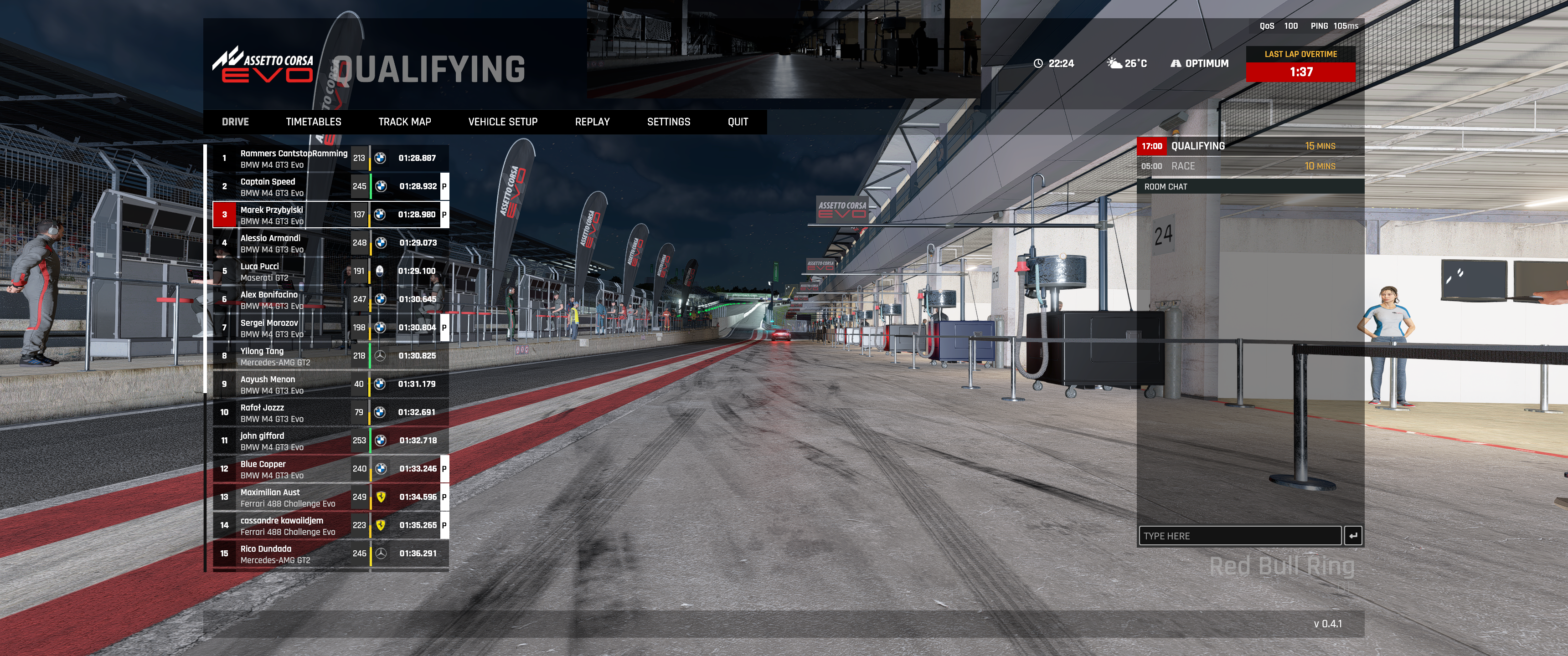This screenshot has height=656, width=1568.
Task: Go to the REPLAY section
Action: tap(592, 122)
